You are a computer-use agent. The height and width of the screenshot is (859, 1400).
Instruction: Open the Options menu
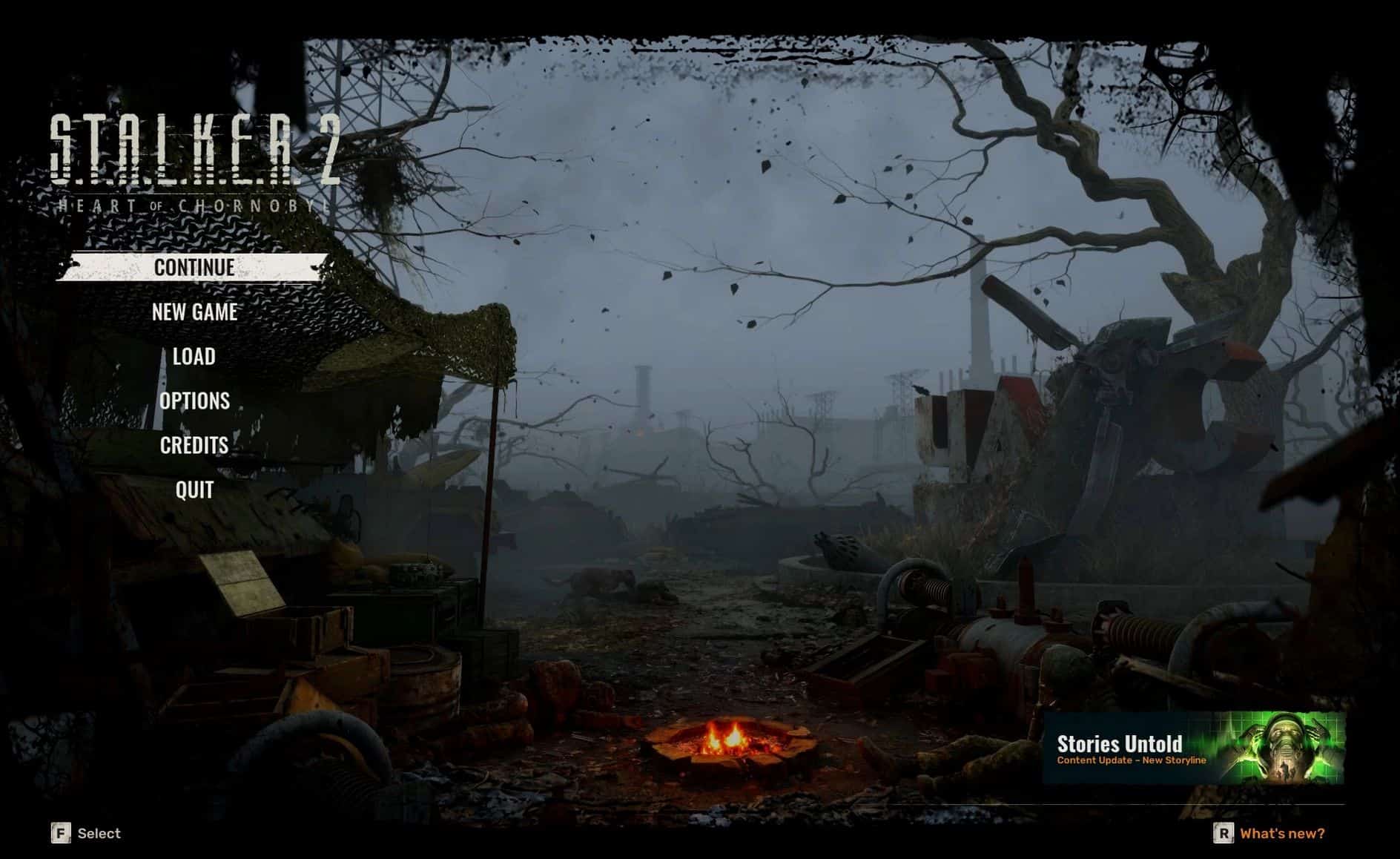point(194,401)
